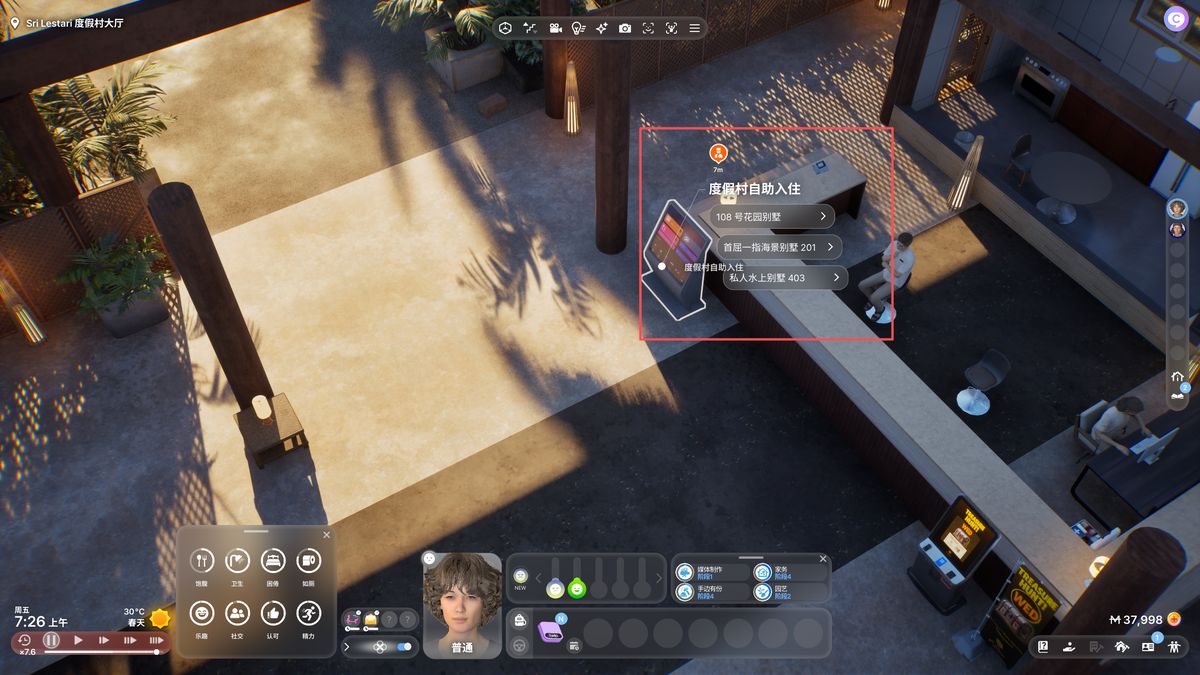Pause the game with the pause button
Screen dimensions: 1200x675
click(51, 640)
